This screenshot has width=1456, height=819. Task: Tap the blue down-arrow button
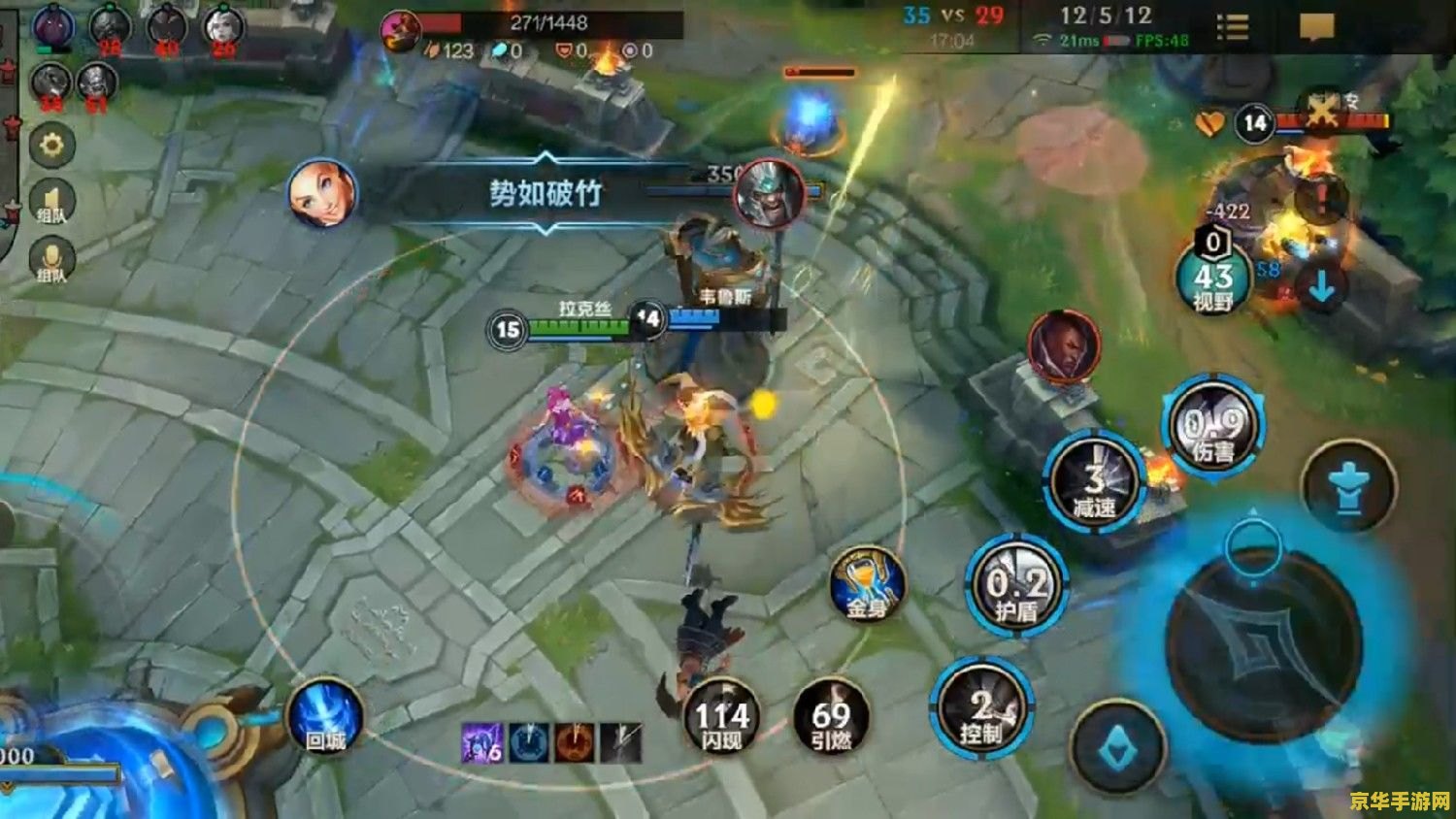(1322, 287)
